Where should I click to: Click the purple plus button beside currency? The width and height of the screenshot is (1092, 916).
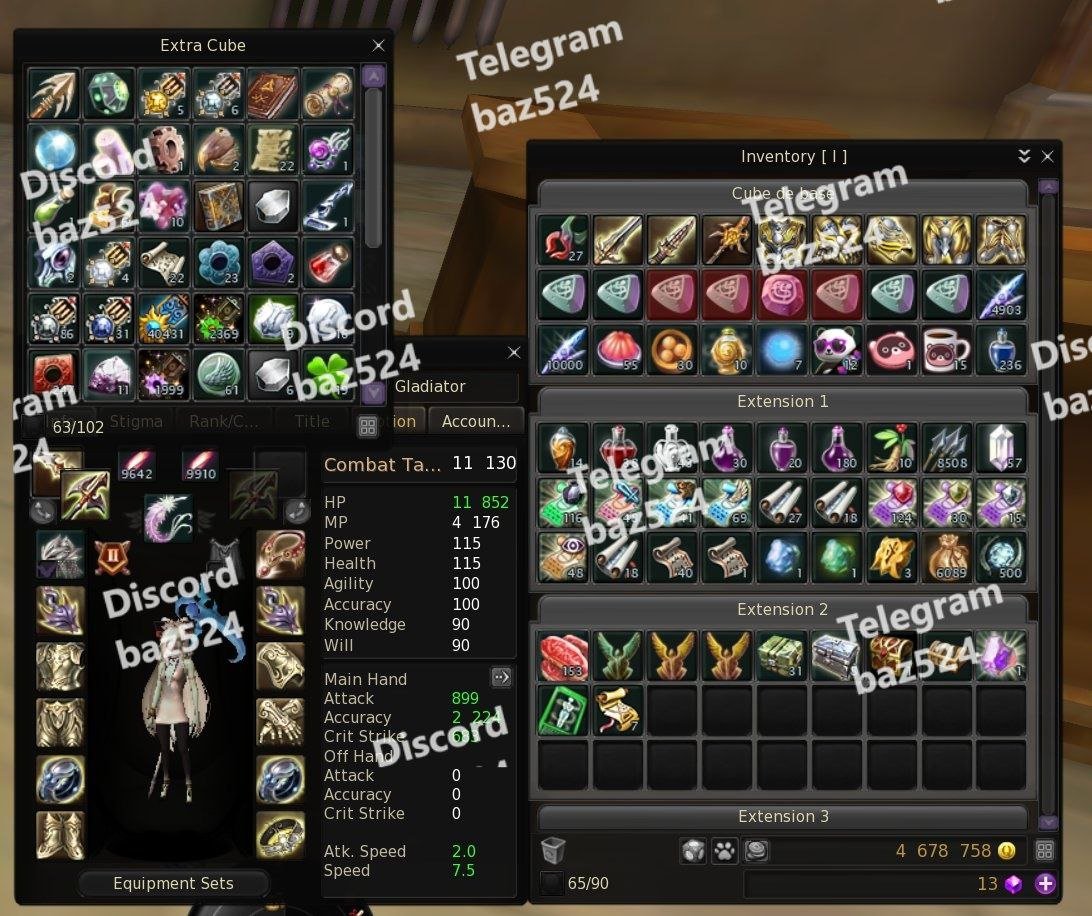[x=1045, y=884]
